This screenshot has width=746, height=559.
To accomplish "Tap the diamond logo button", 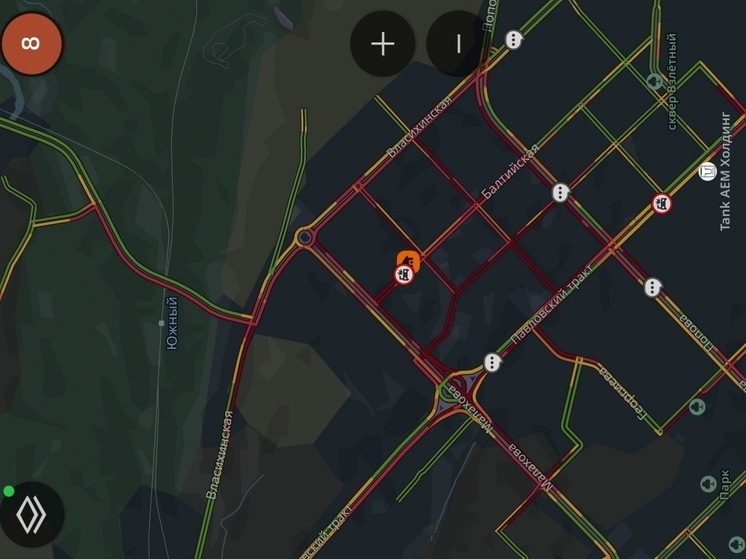I will pos(32,514).
